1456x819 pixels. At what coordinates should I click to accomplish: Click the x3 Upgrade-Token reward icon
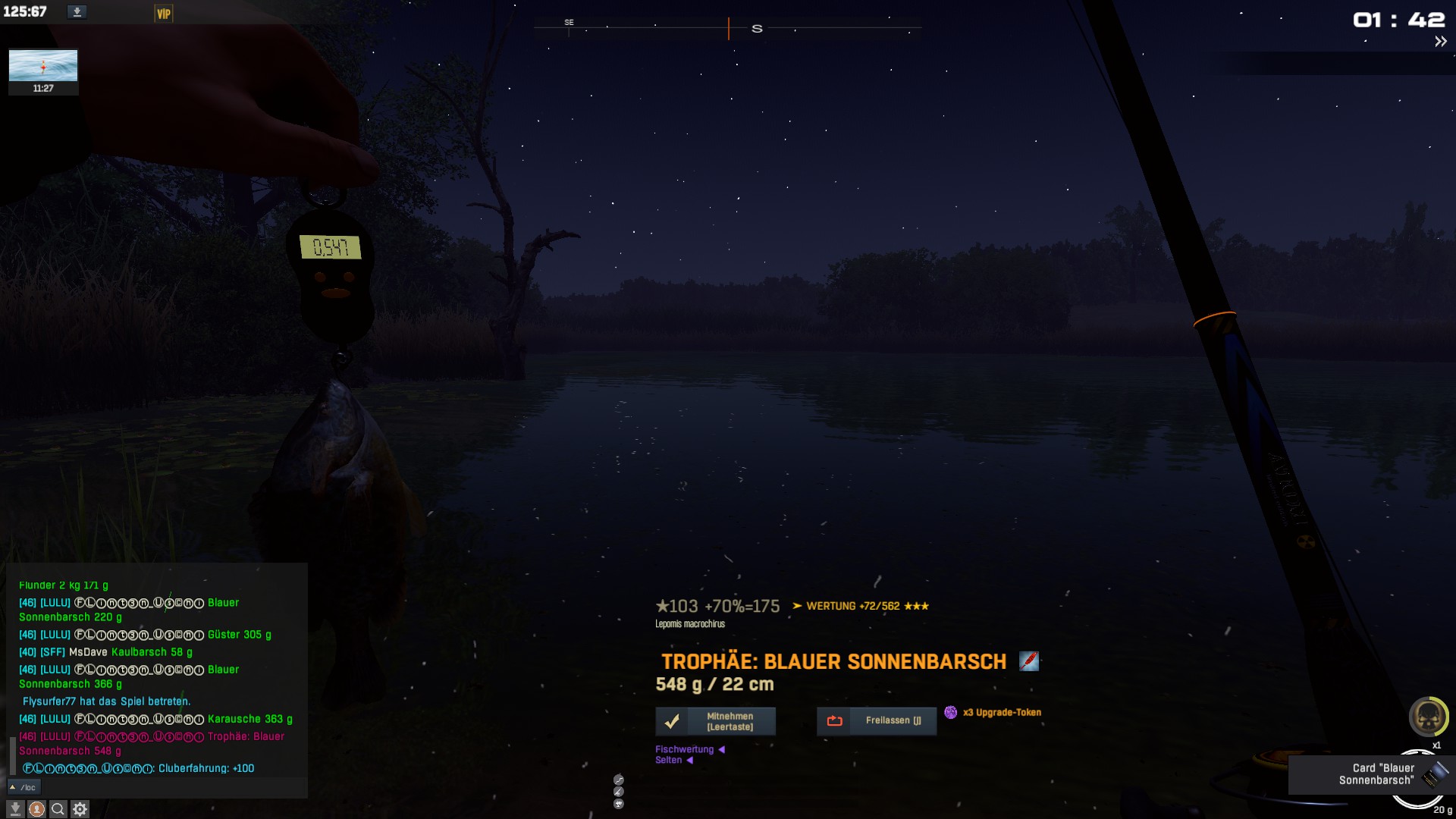[x=950, y=712]
